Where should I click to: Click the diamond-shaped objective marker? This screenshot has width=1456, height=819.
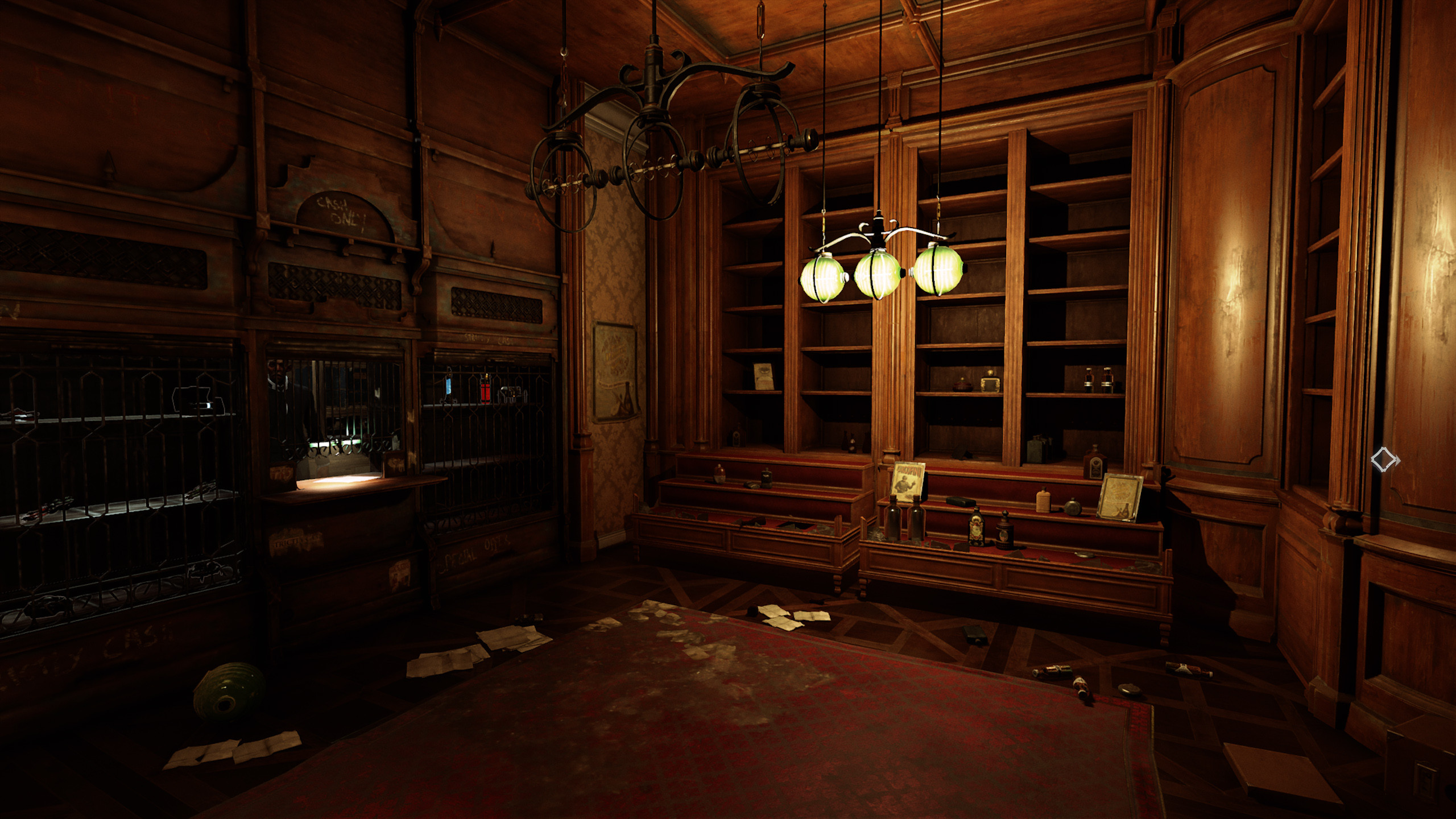(1385, 459)
